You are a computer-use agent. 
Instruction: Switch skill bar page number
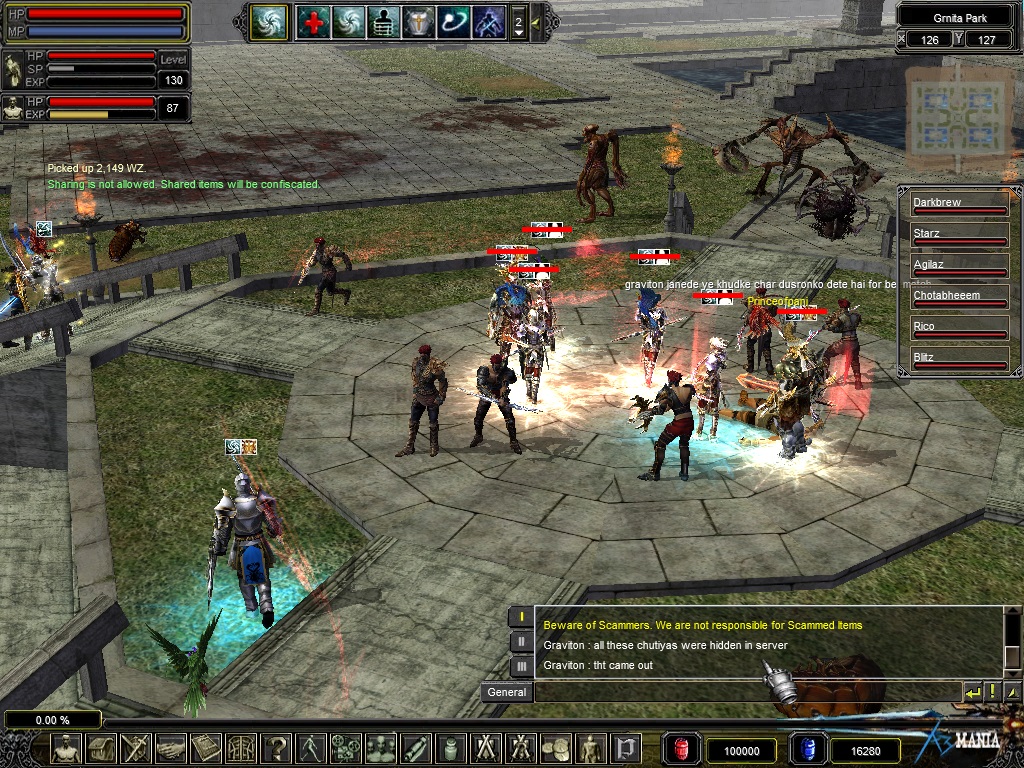coord(518,22)
